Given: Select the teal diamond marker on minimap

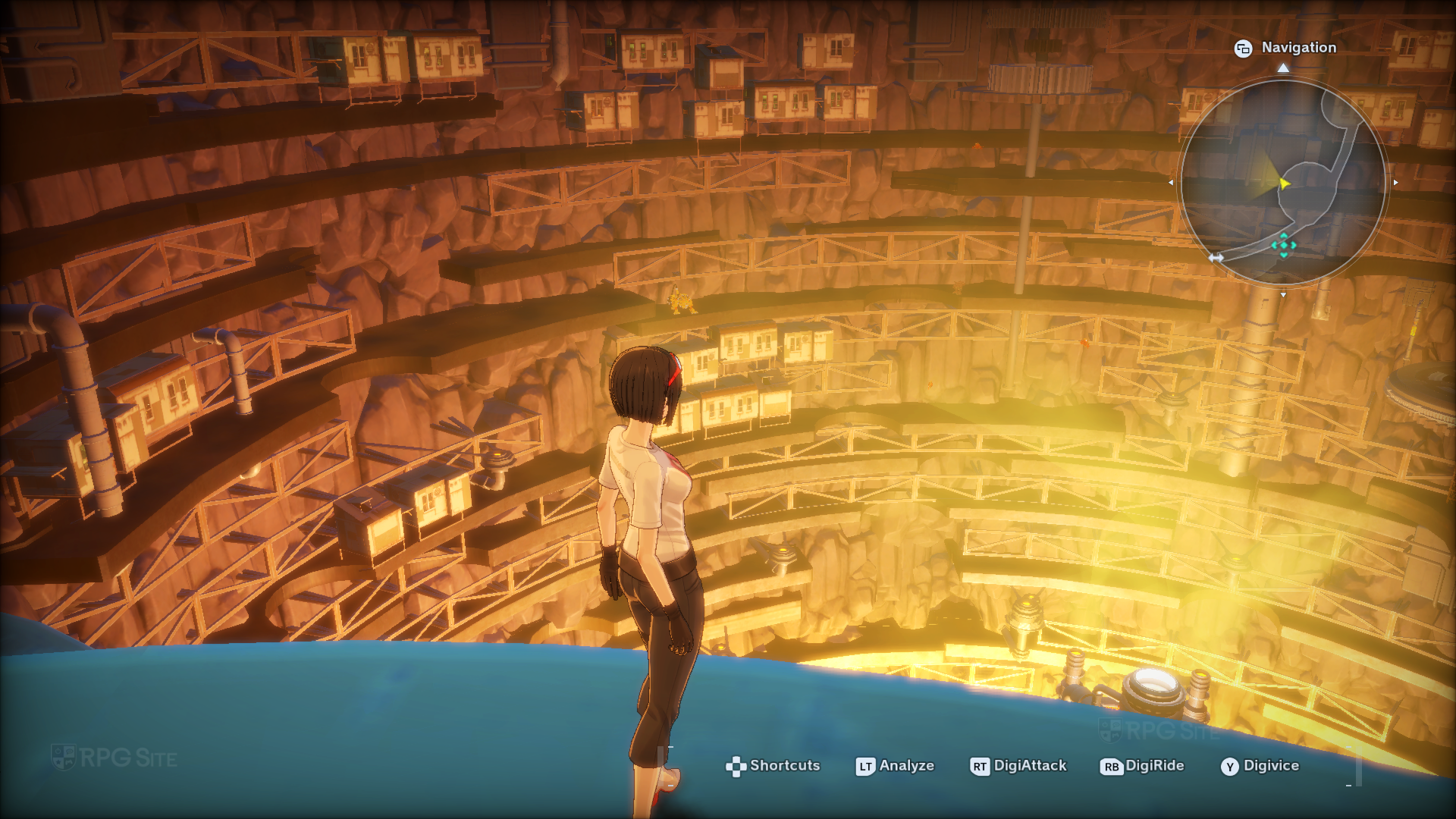Looking at the screenshot, I should tap(1283, 245).
